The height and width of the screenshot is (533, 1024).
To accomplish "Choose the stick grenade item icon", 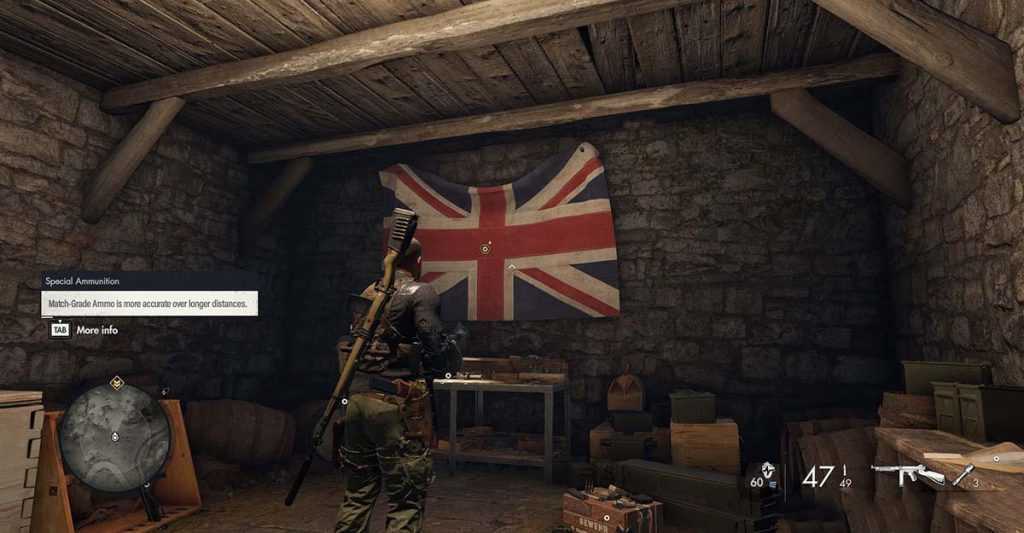I will pyautogui.click(x=963, y=476).
